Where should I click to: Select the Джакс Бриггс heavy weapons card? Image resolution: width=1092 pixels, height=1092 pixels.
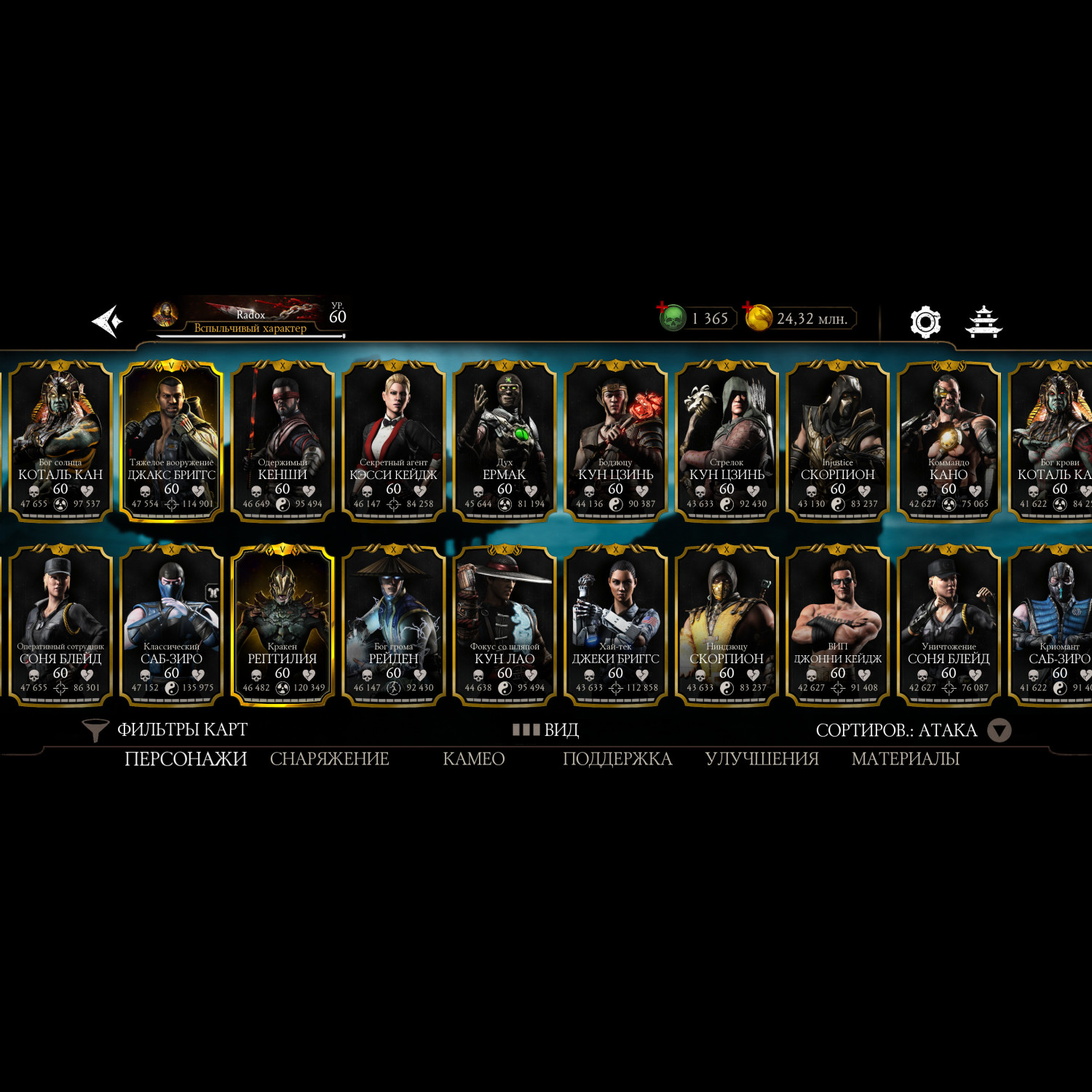[x=172, y=440]
